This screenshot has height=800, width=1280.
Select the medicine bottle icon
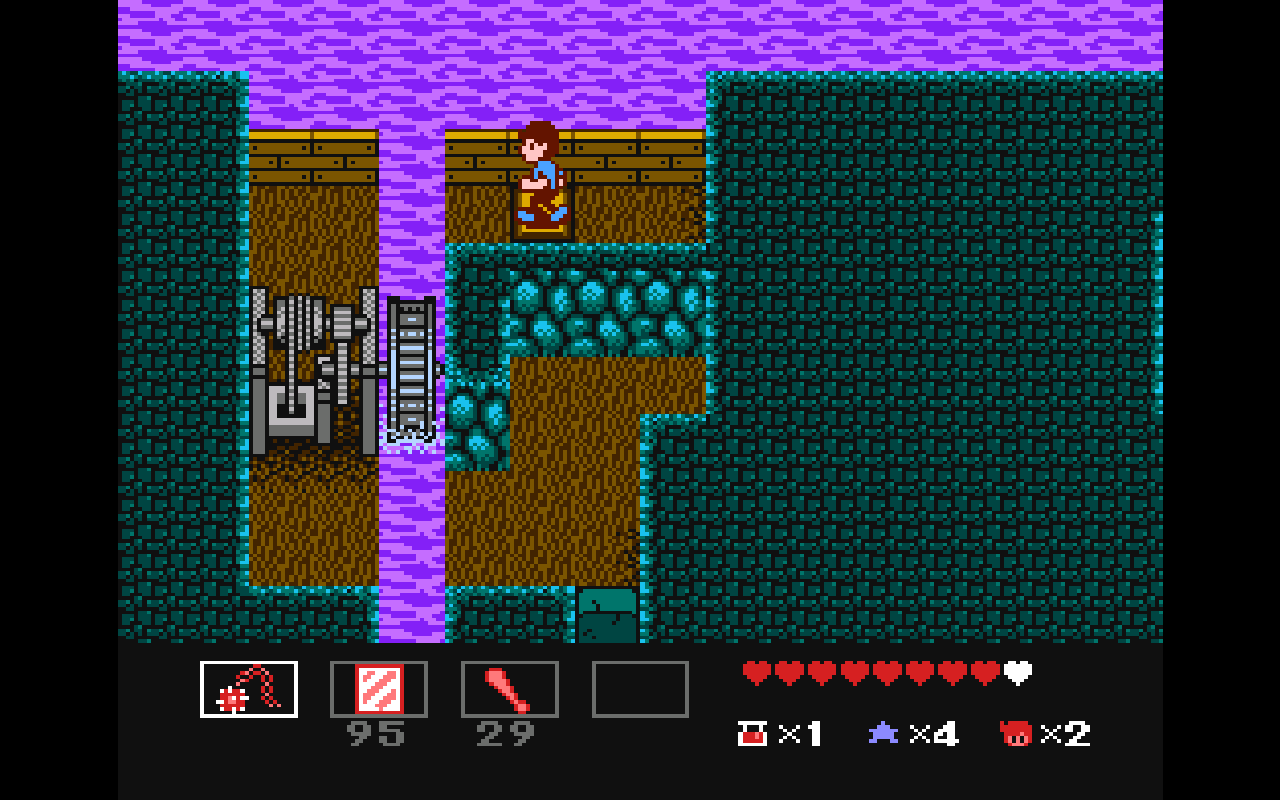point(752,733)
